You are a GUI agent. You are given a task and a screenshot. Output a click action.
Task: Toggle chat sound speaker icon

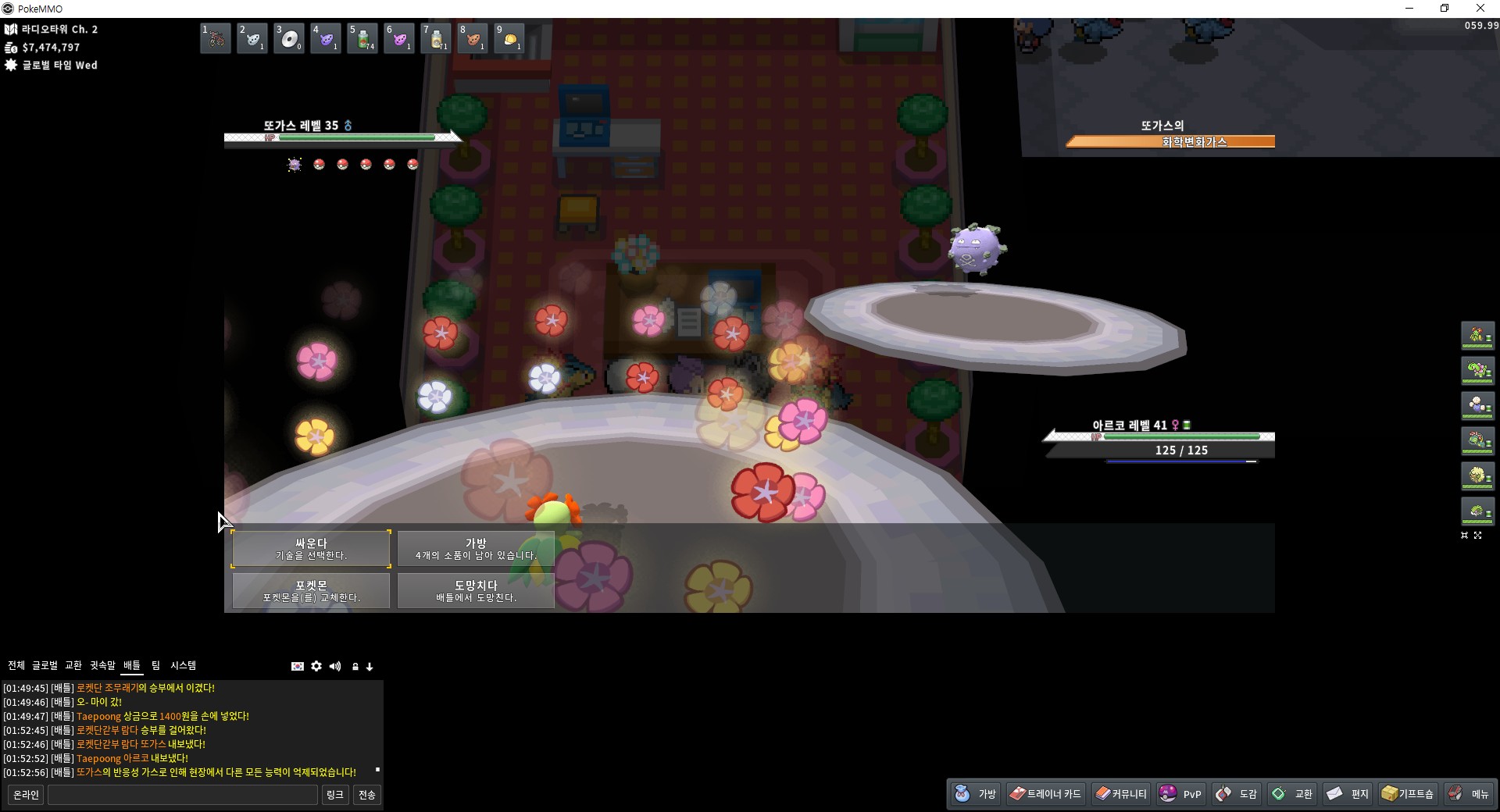point(335,666)
